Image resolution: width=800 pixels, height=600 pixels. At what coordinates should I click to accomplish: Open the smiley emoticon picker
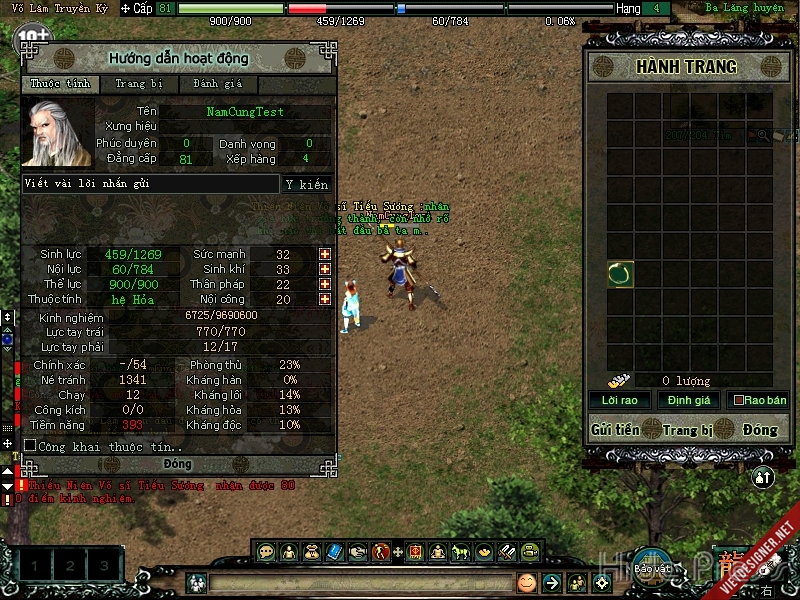click(526, 582)
